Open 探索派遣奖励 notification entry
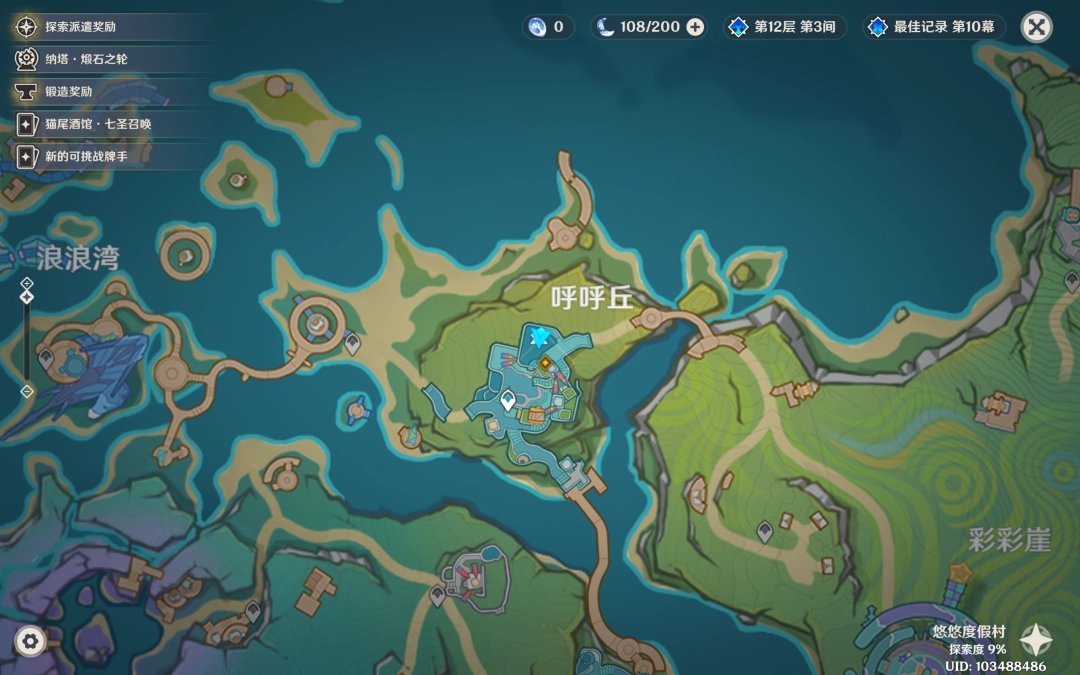 [80, 27]
